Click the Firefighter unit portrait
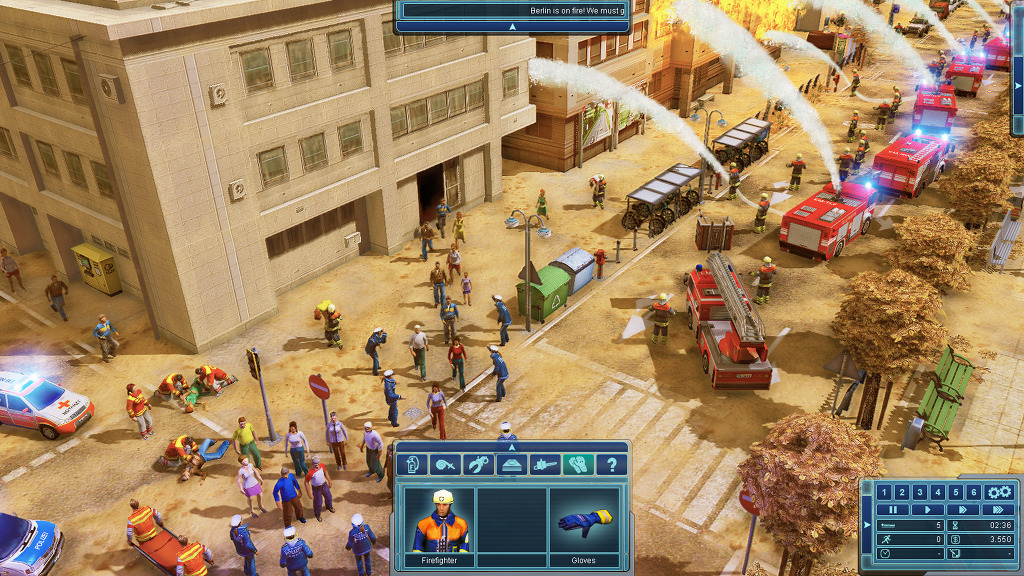This screenshot has height=576, width=1024. [436, 520]
